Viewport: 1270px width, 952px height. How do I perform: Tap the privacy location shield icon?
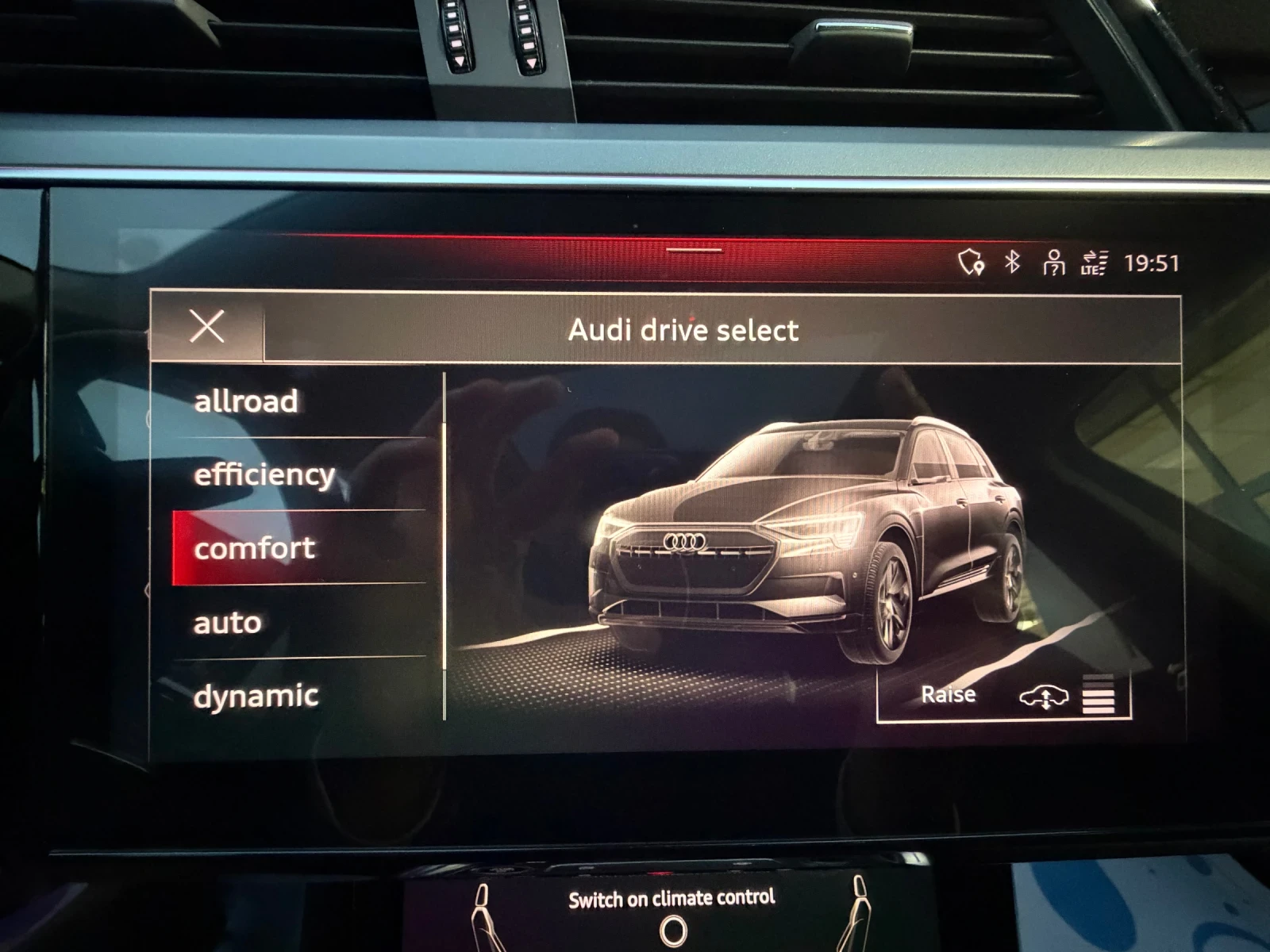pos(970,263)
